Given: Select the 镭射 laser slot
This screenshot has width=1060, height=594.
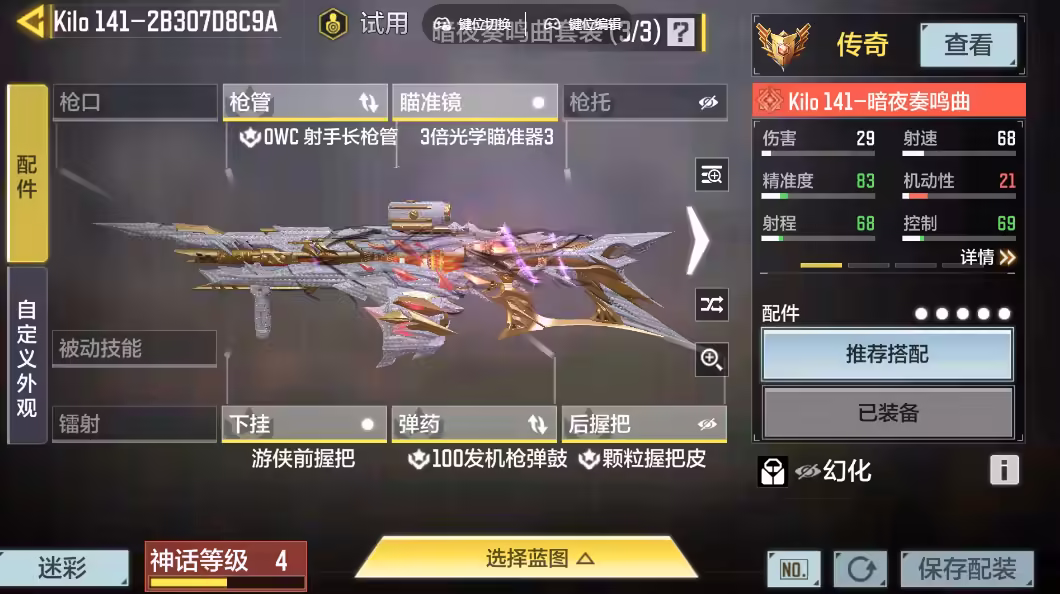Looking at the screenshot, I should tap(134, 424).
